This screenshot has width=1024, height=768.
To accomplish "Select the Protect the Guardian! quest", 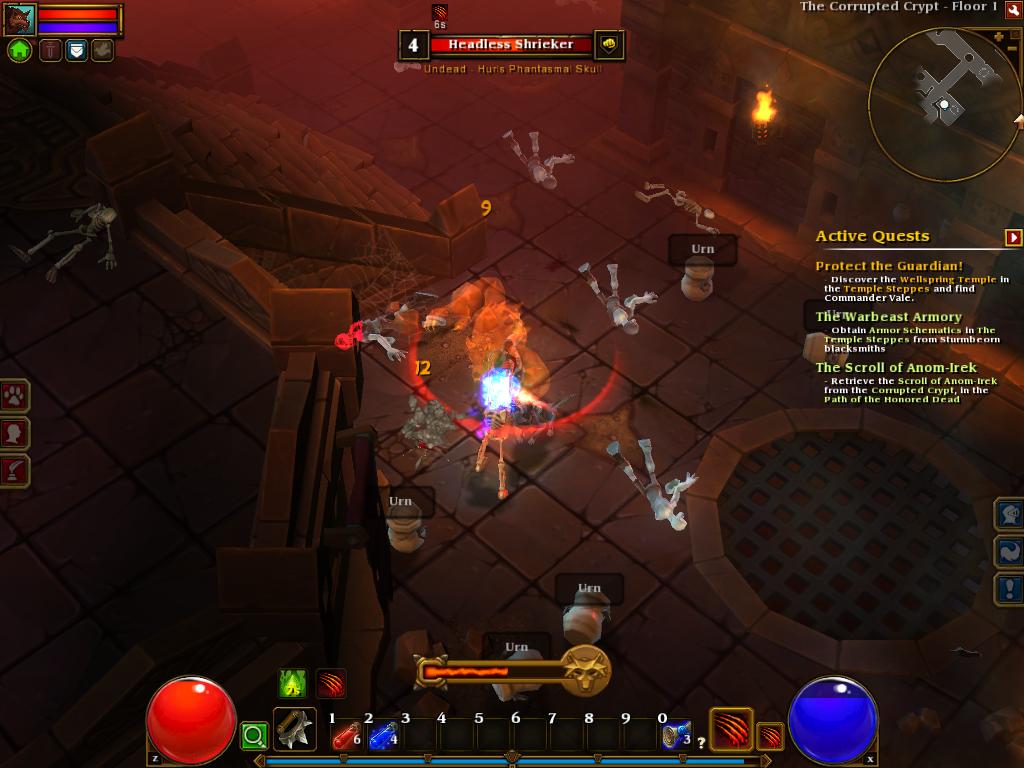I will (x=888, y=266).
